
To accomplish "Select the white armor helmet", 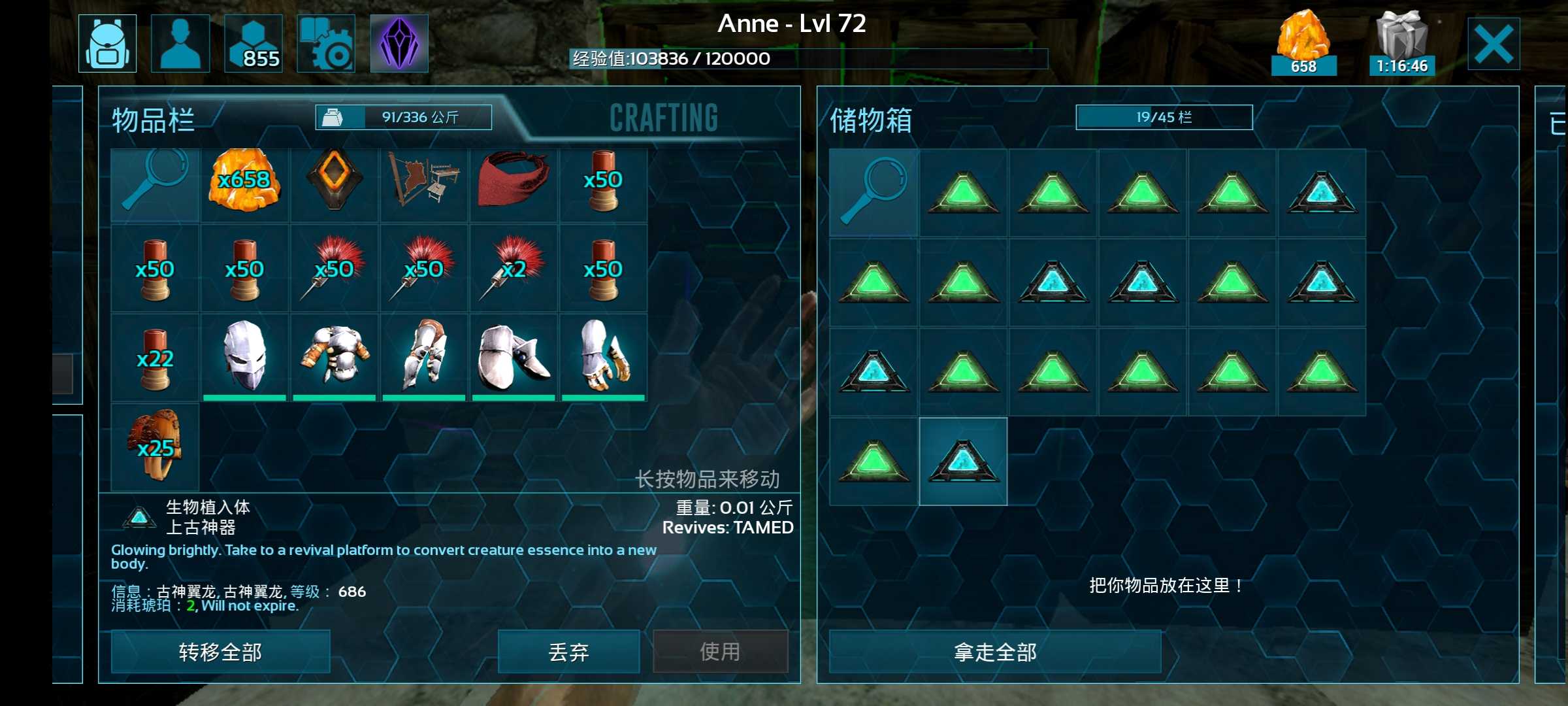I will 244,356.
